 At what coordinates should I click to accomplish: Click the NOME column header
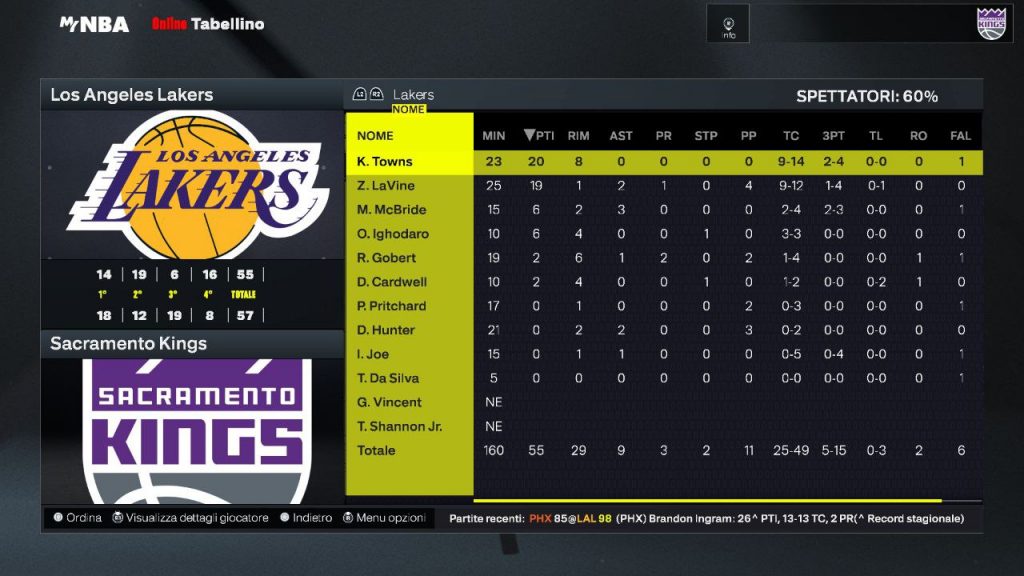tap(375, 136)
